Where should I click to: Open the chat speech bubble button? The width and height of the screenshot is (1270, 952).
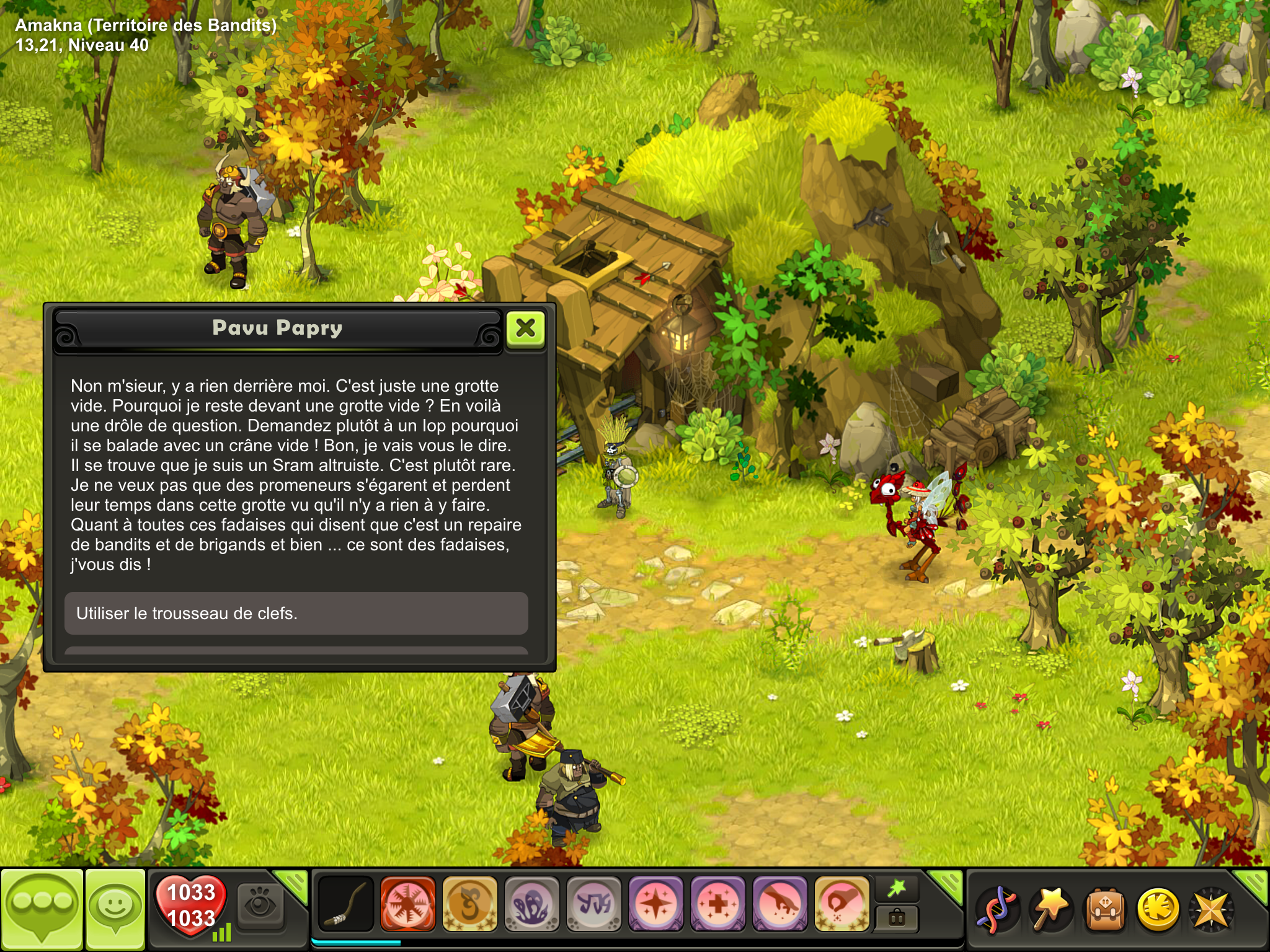pyautogui.click(x=42, y=909)
